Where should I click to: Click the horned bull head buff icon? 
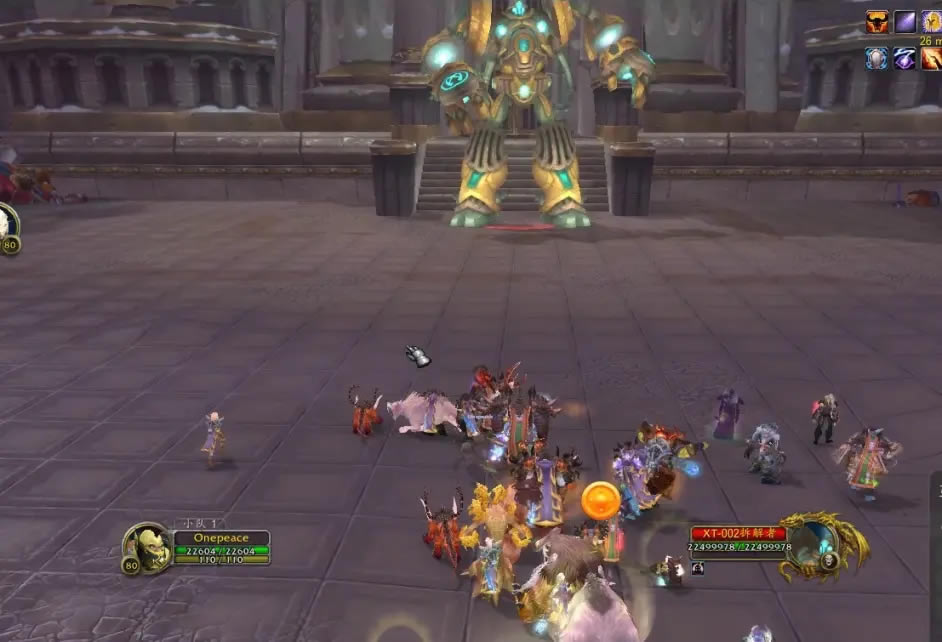click(x=877, y=22)
